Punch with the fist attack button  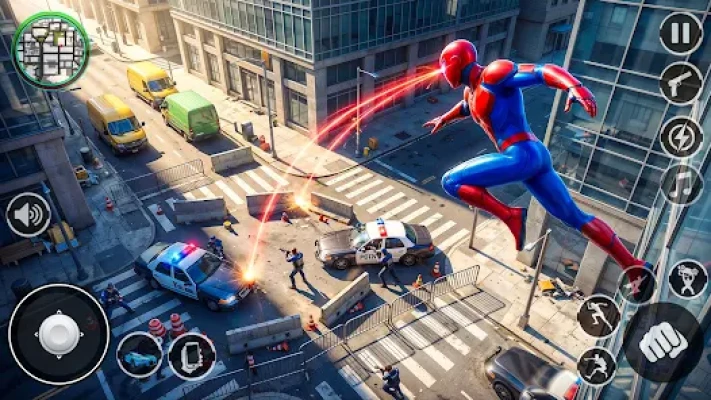(662, 342)
